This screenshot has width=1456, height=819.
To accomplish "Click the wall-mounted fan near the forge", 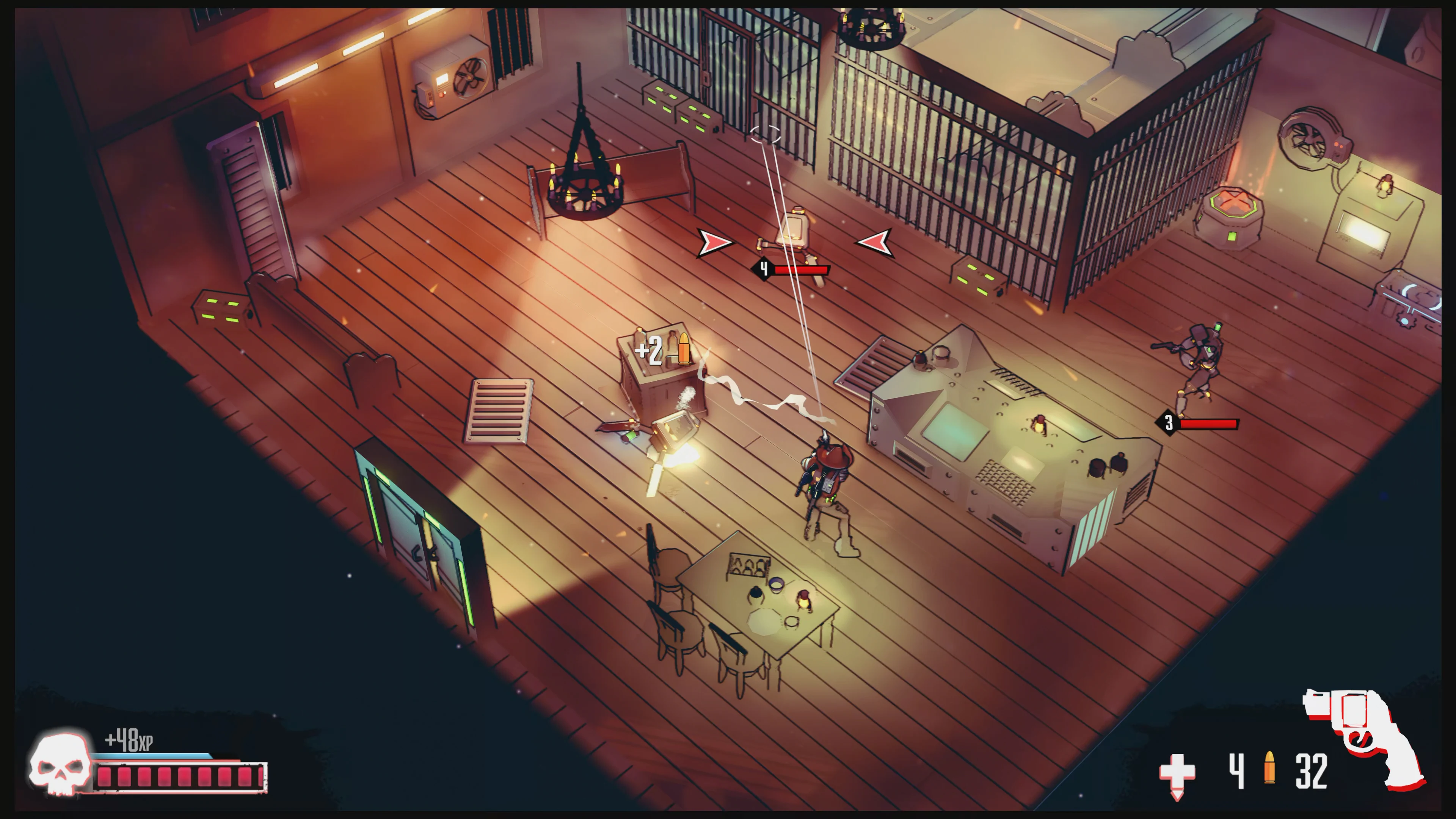I will coord(1305,138).
